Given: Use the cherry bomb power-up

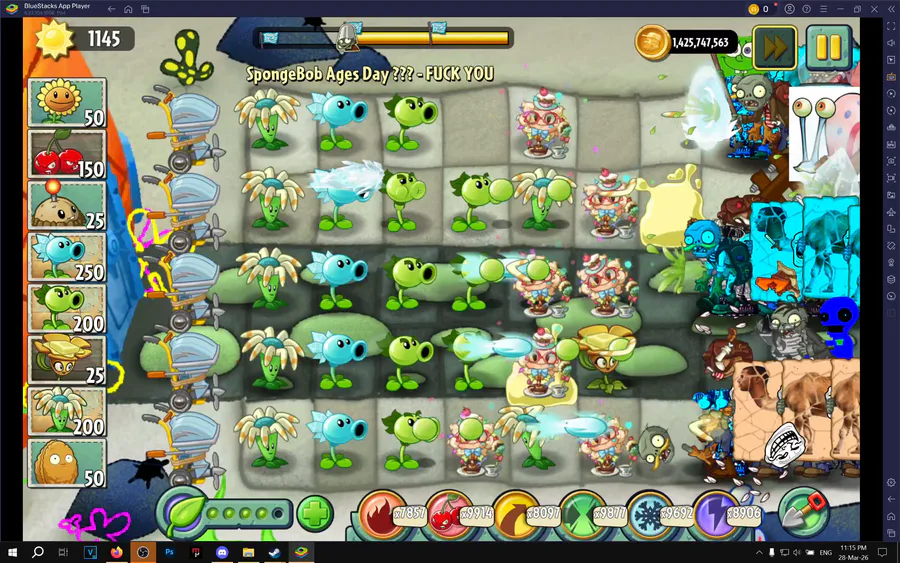Looking at the screenshot, I should [450, 514].
